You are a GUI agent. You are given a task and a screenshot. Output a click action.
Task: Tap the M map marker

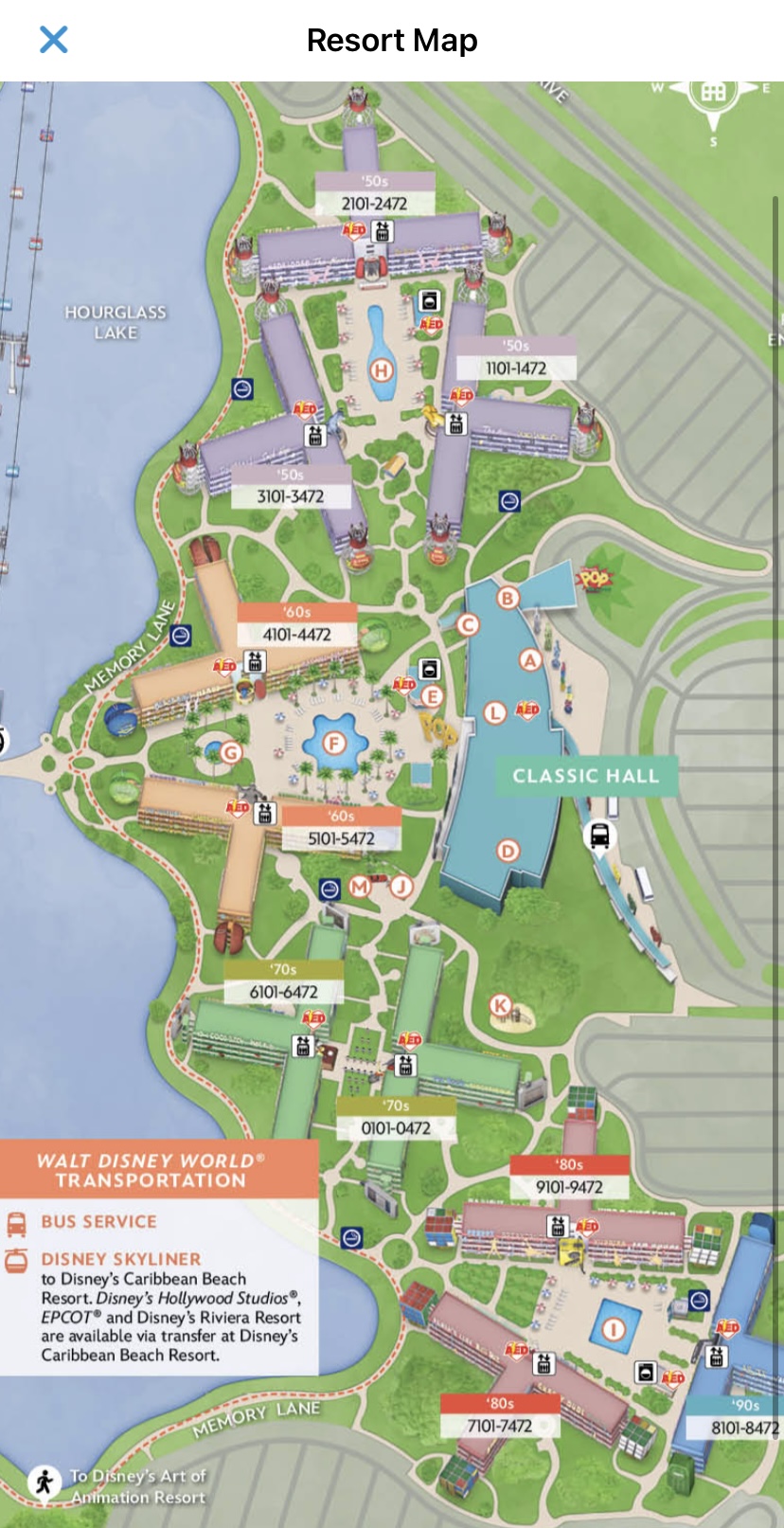359,887
